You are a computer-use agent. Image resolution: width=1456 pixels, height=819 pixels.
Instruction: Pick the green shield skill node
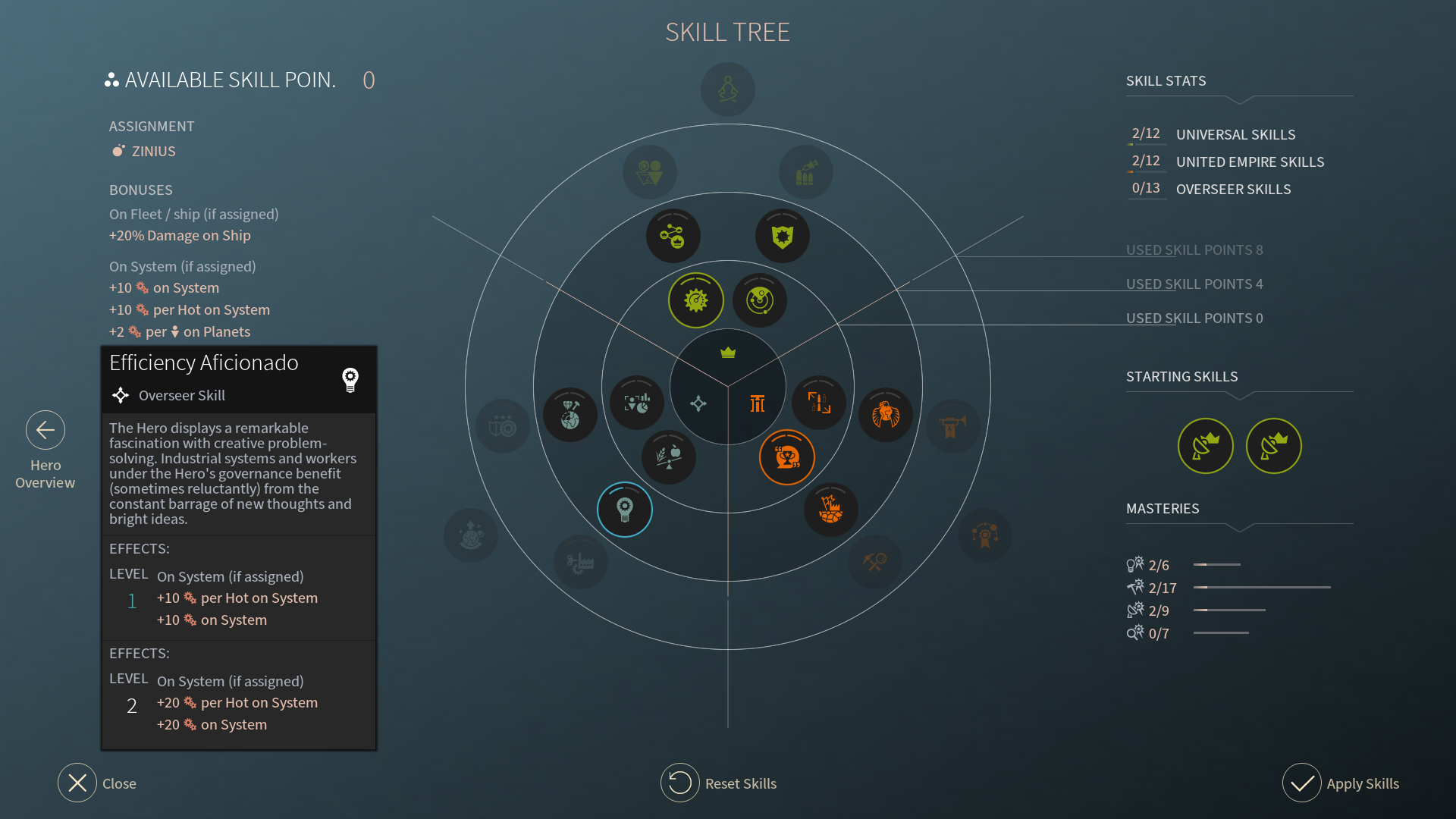tap(783, 237)
